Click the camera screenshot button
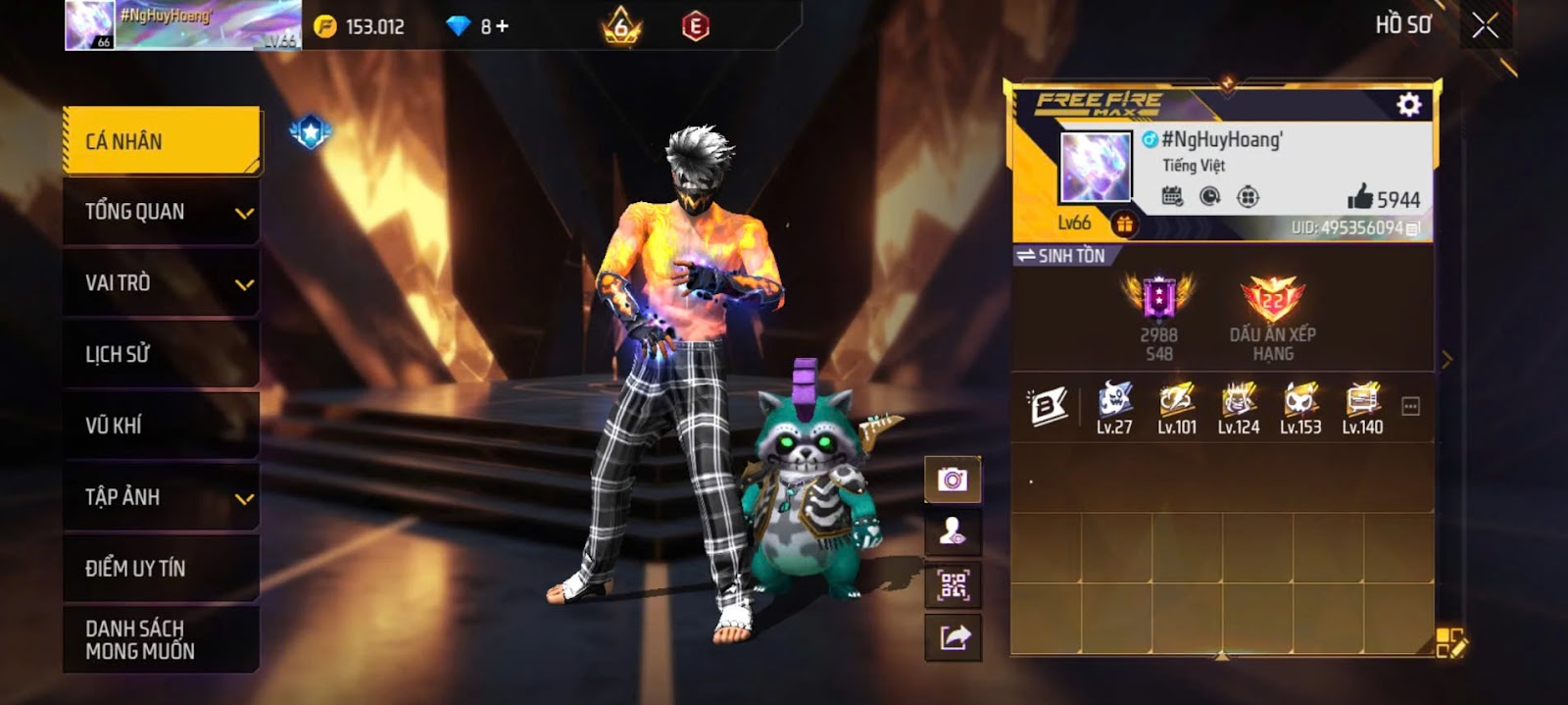Image resolution: width=1568 pixels, height=705 pixels. click(x=953, y=479)
